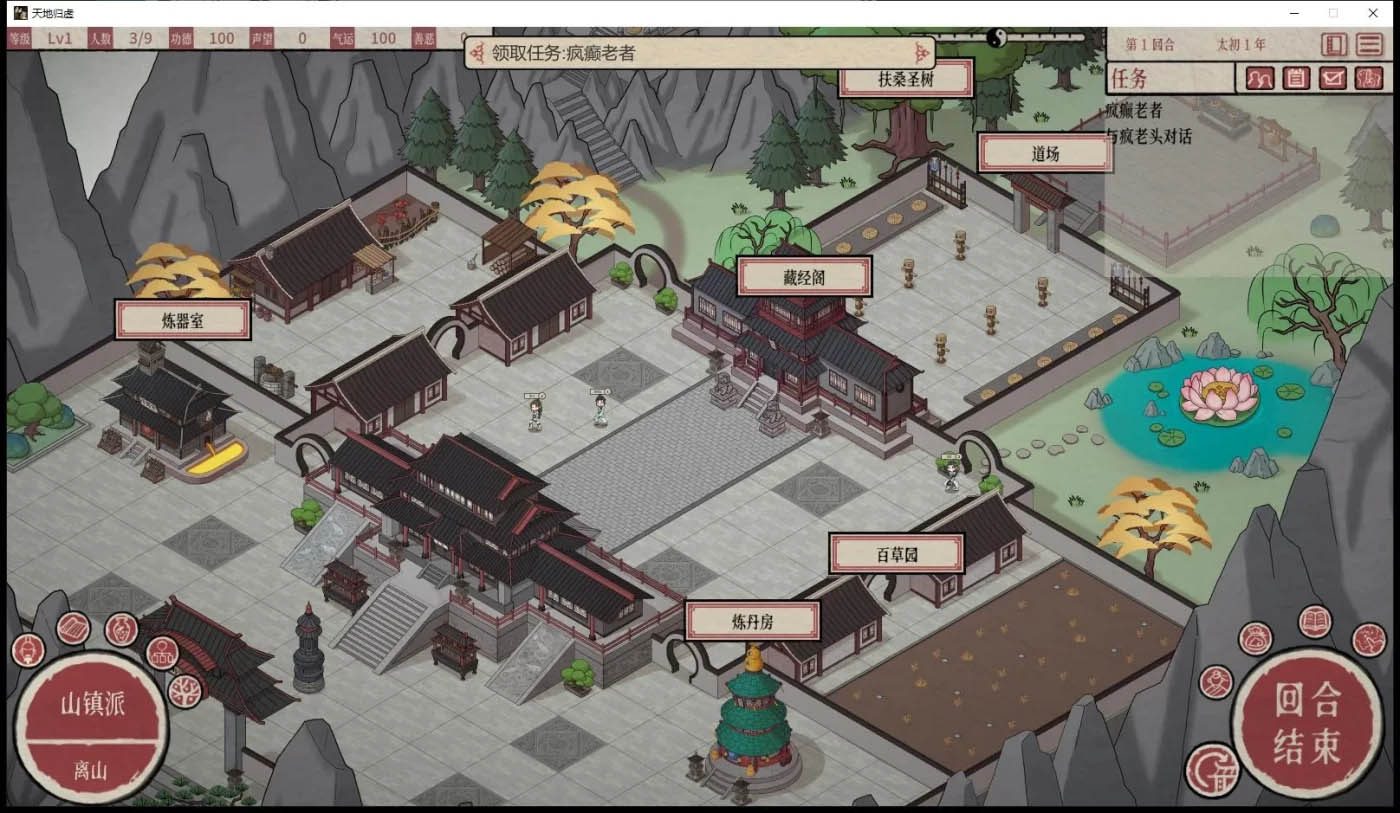Show the two-people relations icon
Screen dimensions: 1400x813
pos(1260,78)
